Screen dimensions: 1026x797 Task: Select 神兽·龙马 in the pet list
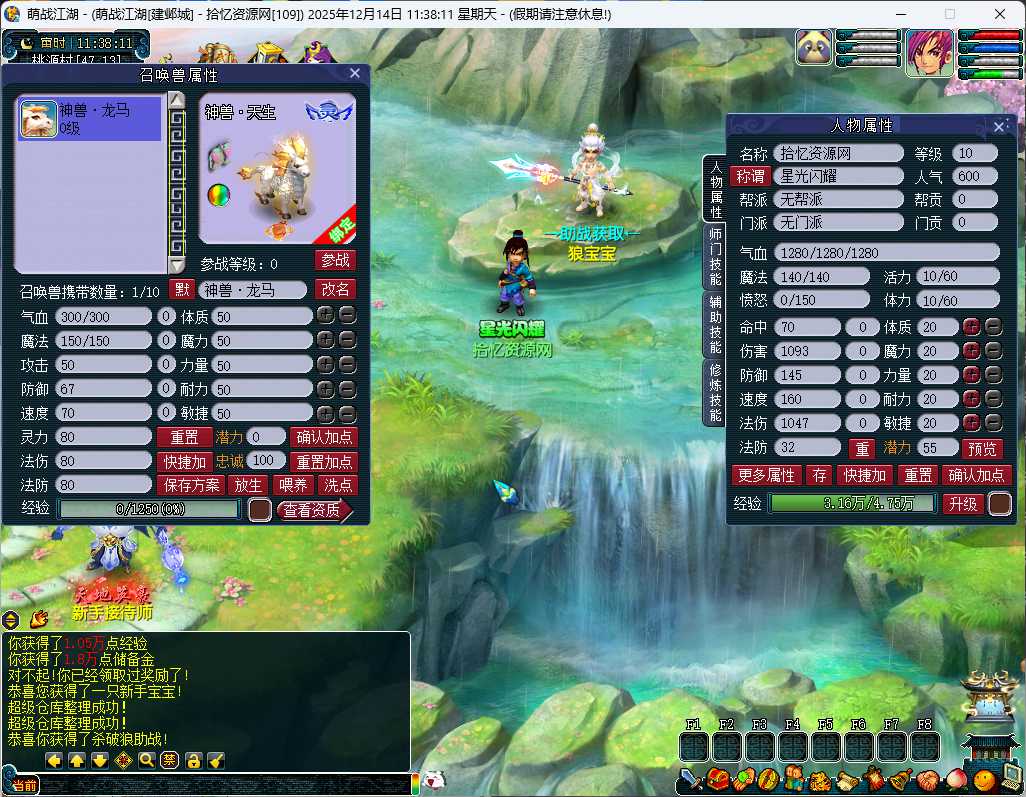click(89, 118)
